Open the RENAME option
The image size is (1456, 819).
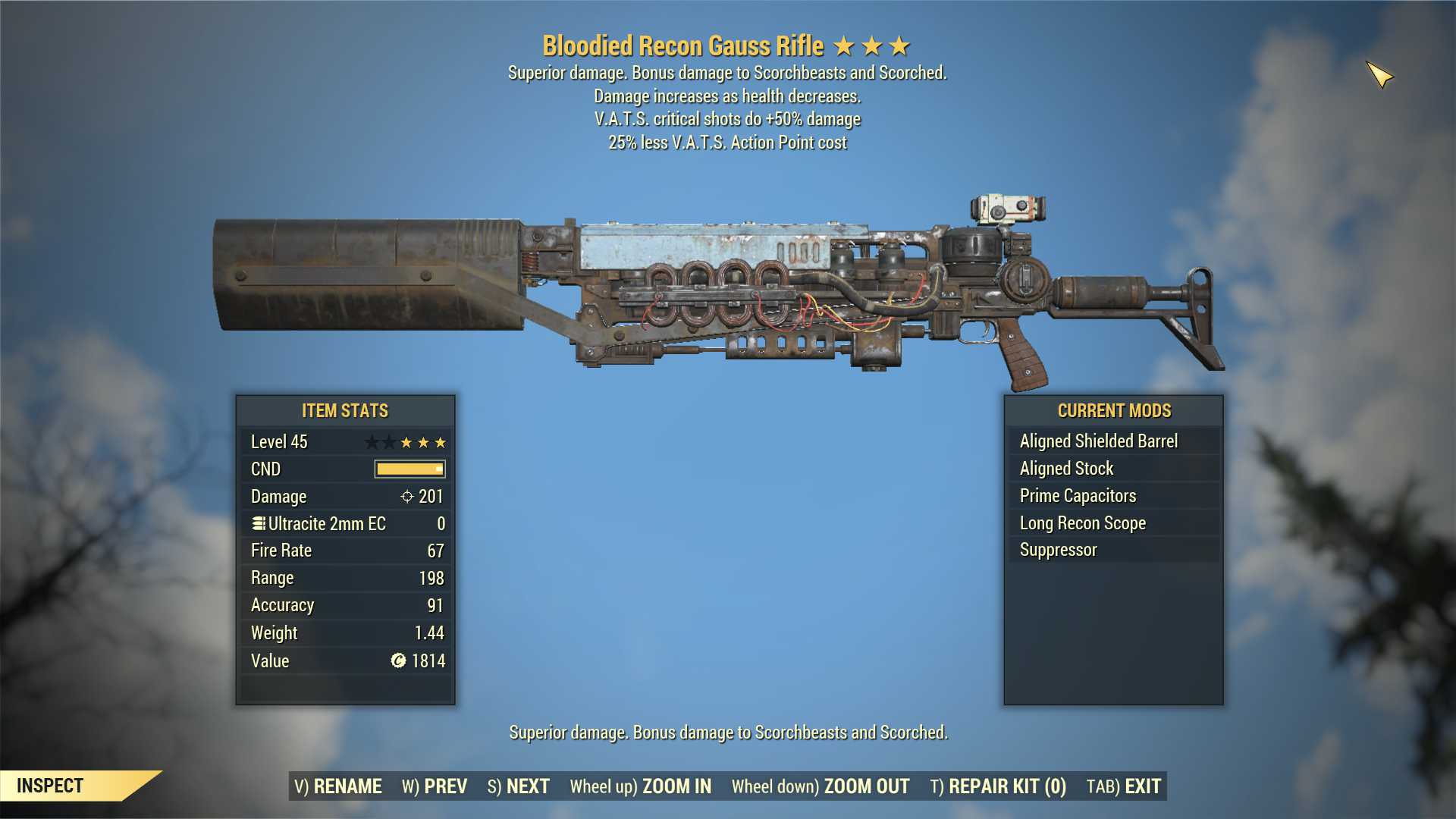click(339, 786)
